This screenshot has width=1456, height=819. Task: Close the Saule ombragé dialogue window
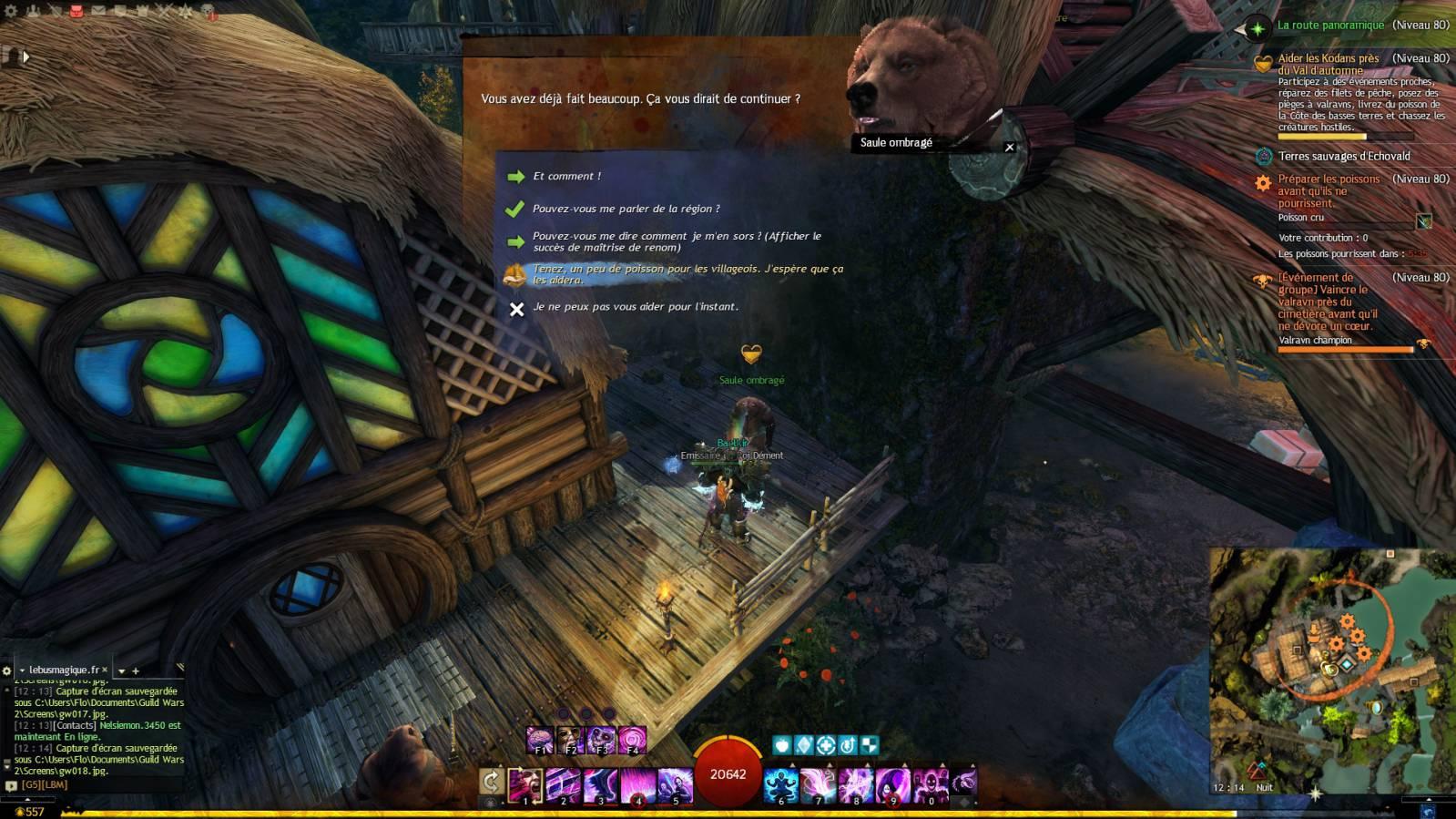click(1009, 147)
